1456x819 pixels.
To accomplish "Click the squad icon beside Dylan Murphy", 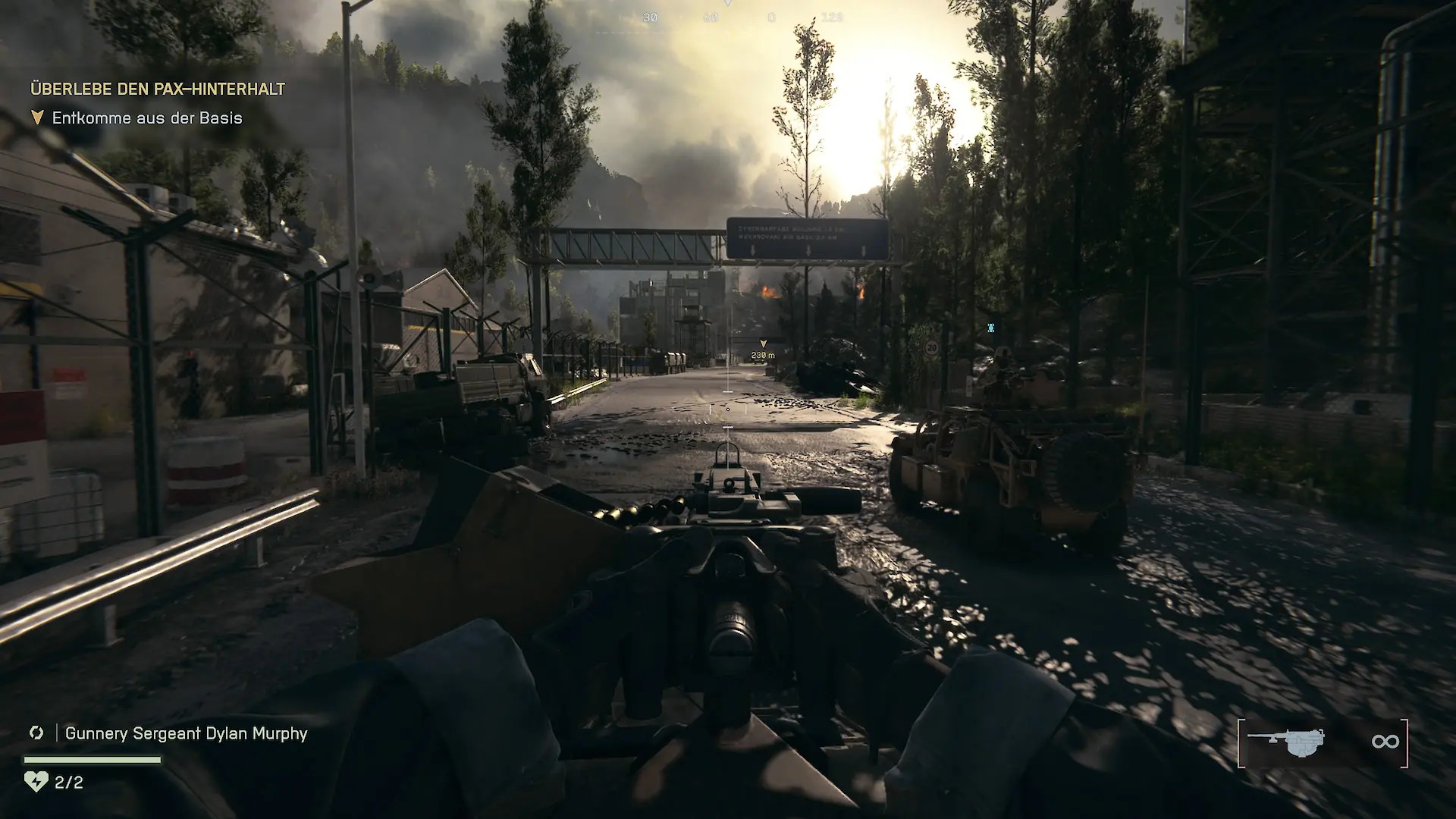I will tap(36, 733).
